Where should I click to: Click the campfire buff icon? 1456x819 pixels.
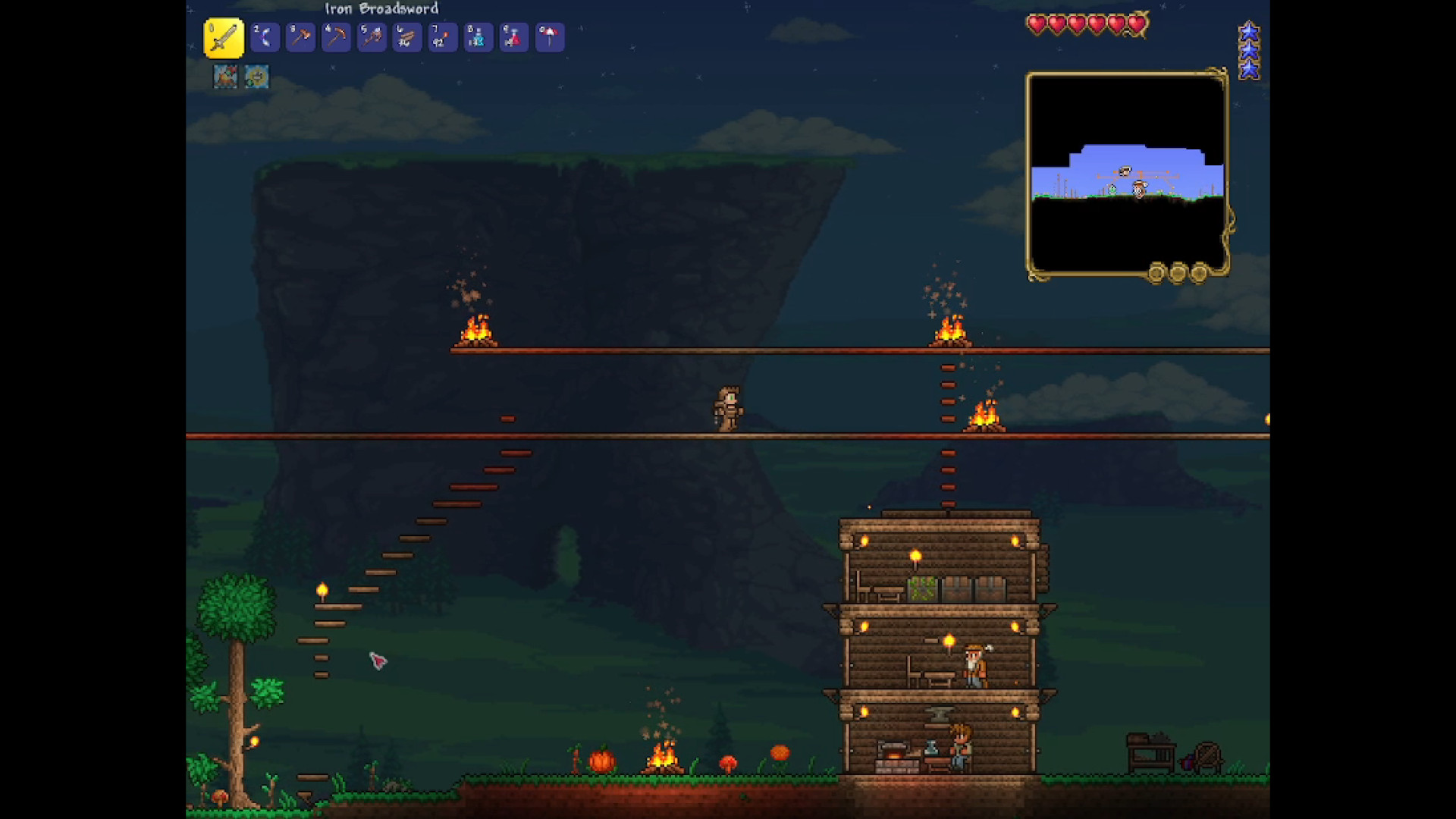click(x=225, y=77)
